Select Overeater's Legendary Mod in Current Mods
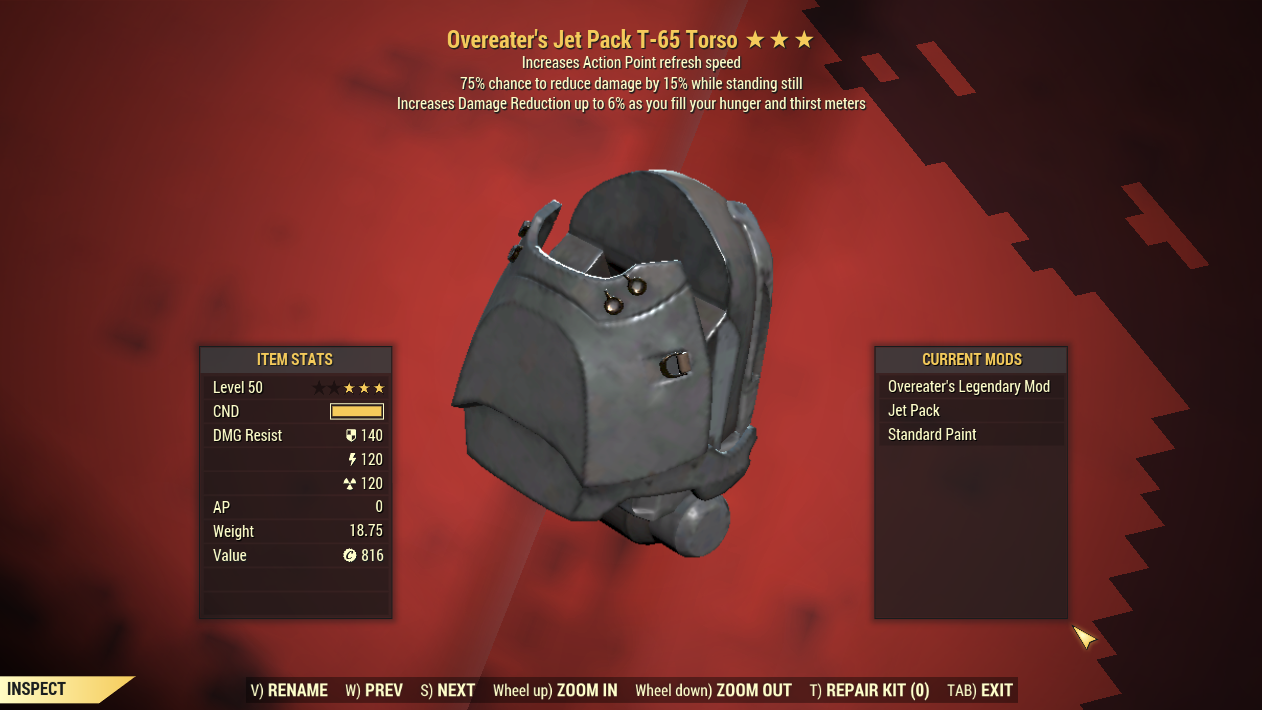Viewport: 1262px width, 710px height. [969, 387]
